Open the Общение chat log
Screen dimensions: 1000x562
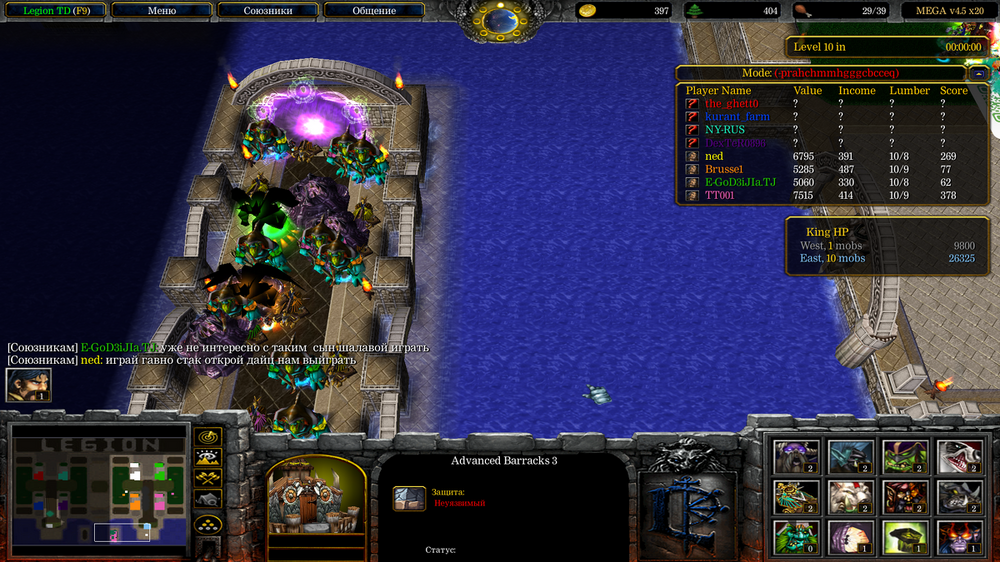click(x=374, y=11)
